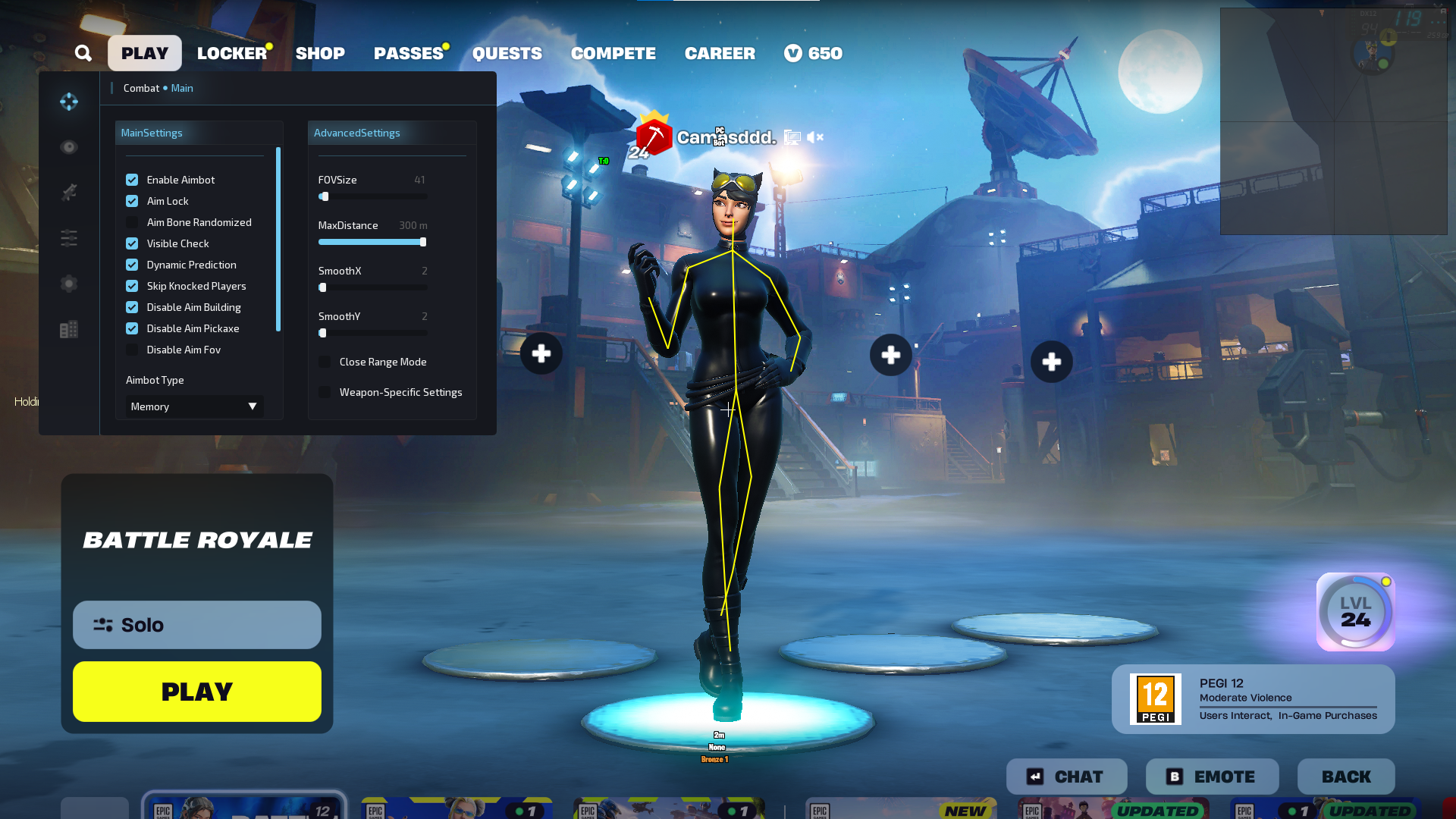Enable the Close Range Mode checkbox
1456x819 pixels.
(325, 362)
